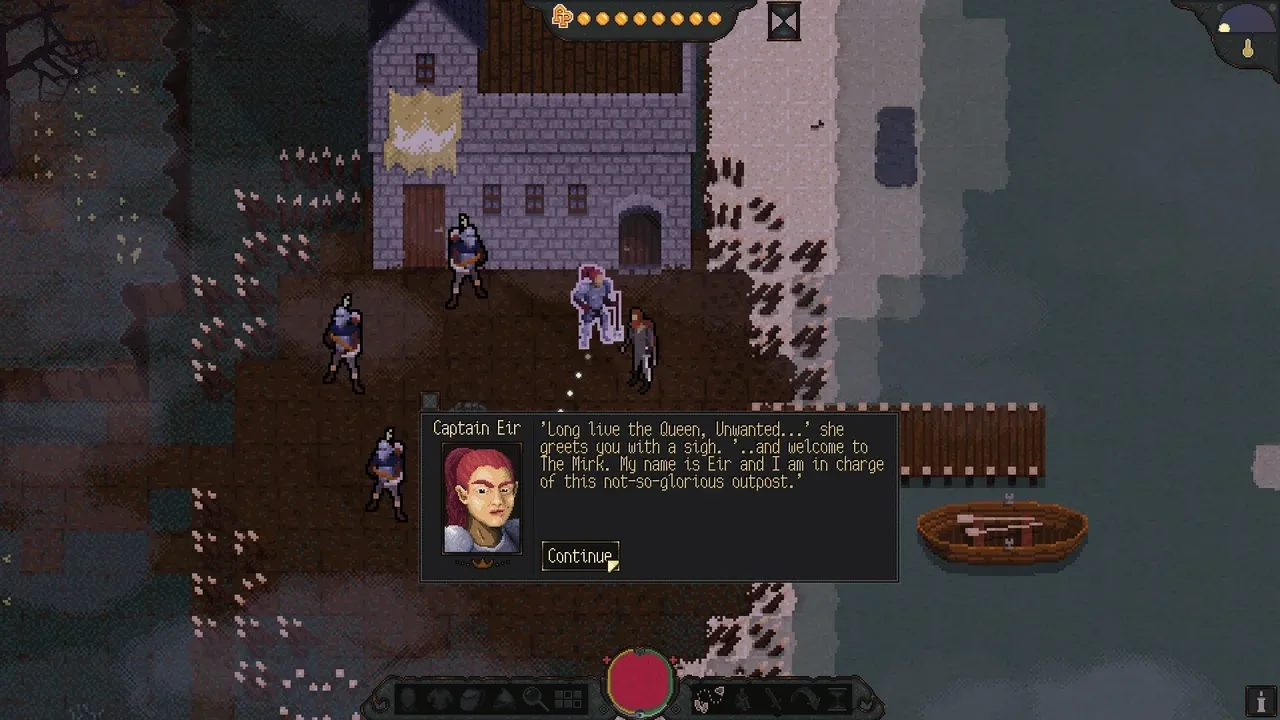Choose the sword attack icon
This screenshot has height=720, width=1280.
point(775,699)
